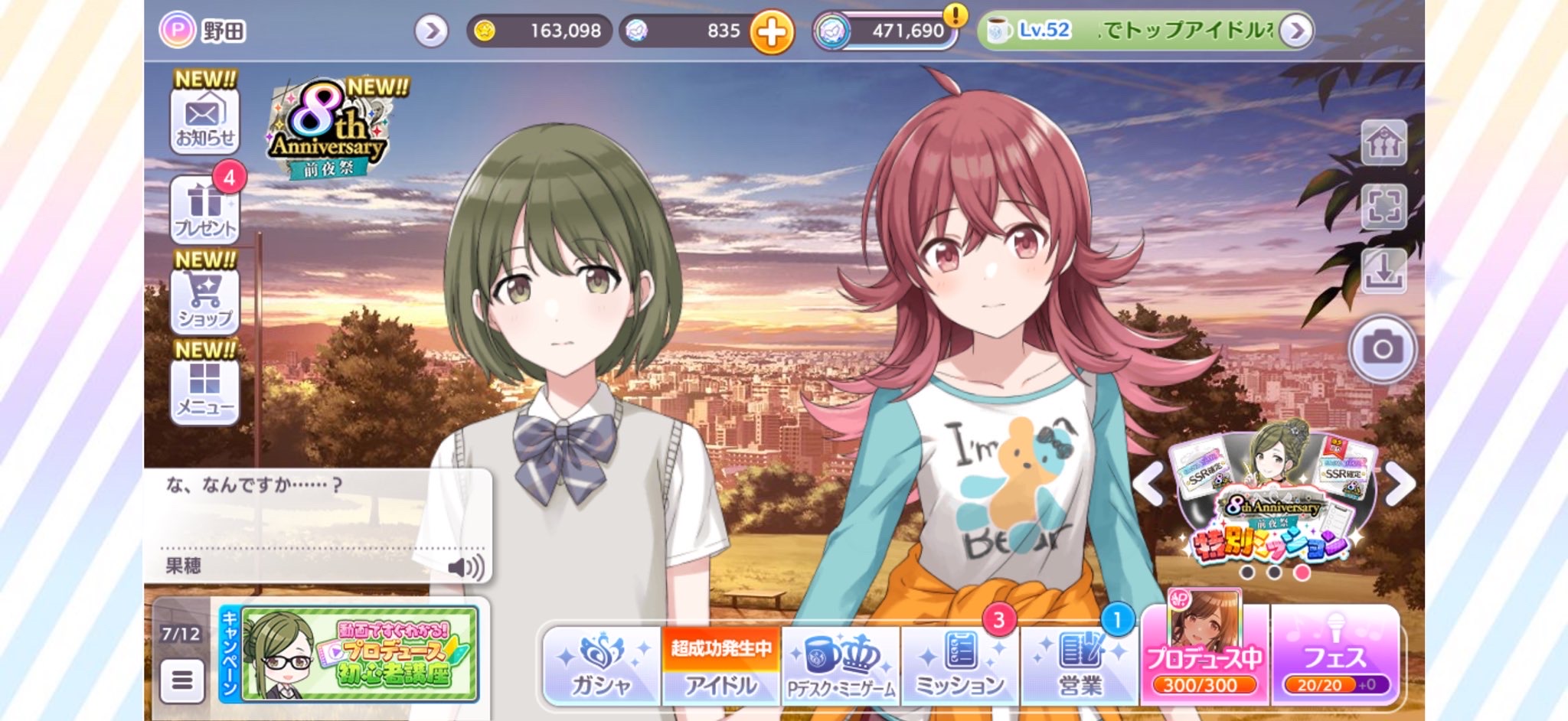
Task: Take a photo with the camera button
Action: pyautogui.click(x=1382, y=349)
